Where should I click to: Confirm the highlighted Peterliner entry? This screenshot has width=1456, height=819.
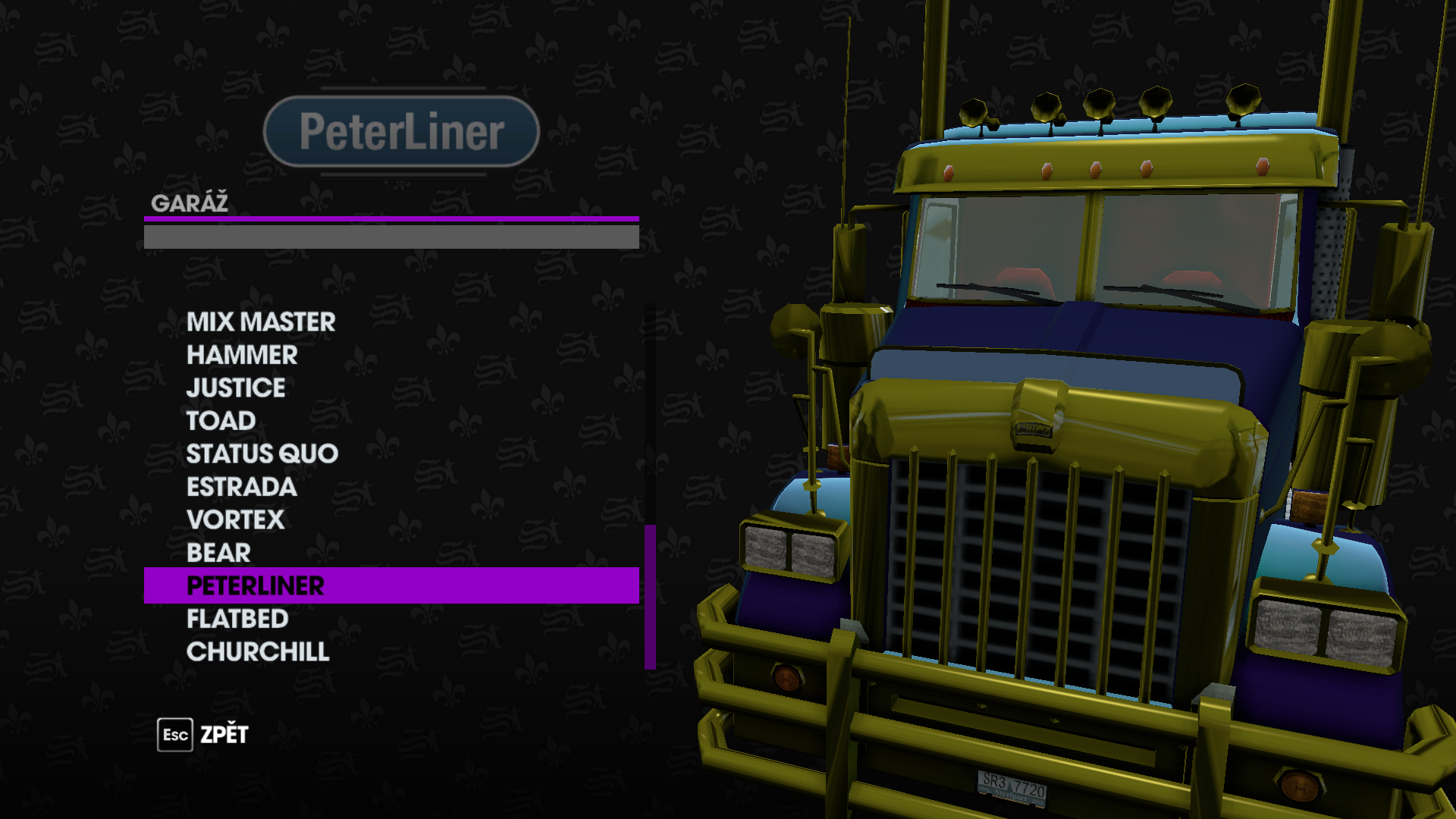[255, 586]
